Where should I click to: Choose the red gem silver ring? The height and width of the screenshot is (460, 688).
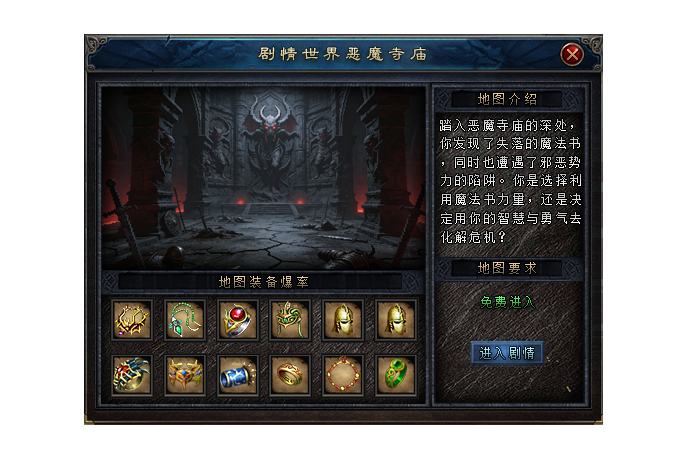click(x=238, y=320)
